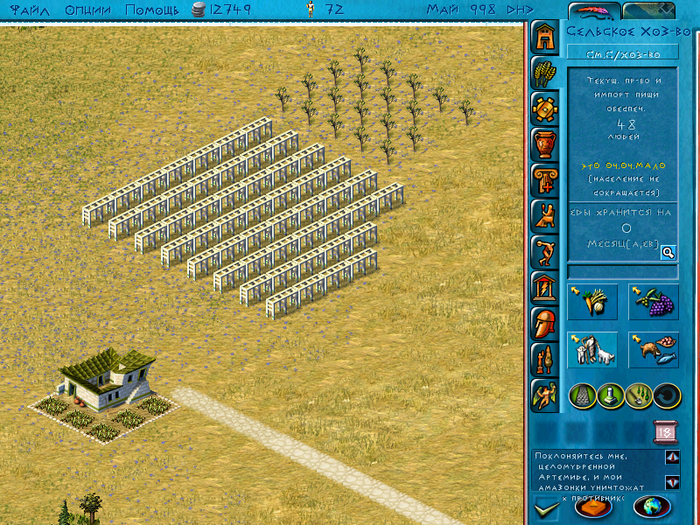Open the Файл menu
This screenshot has width=700, height=525.
[x=21, y=10]
